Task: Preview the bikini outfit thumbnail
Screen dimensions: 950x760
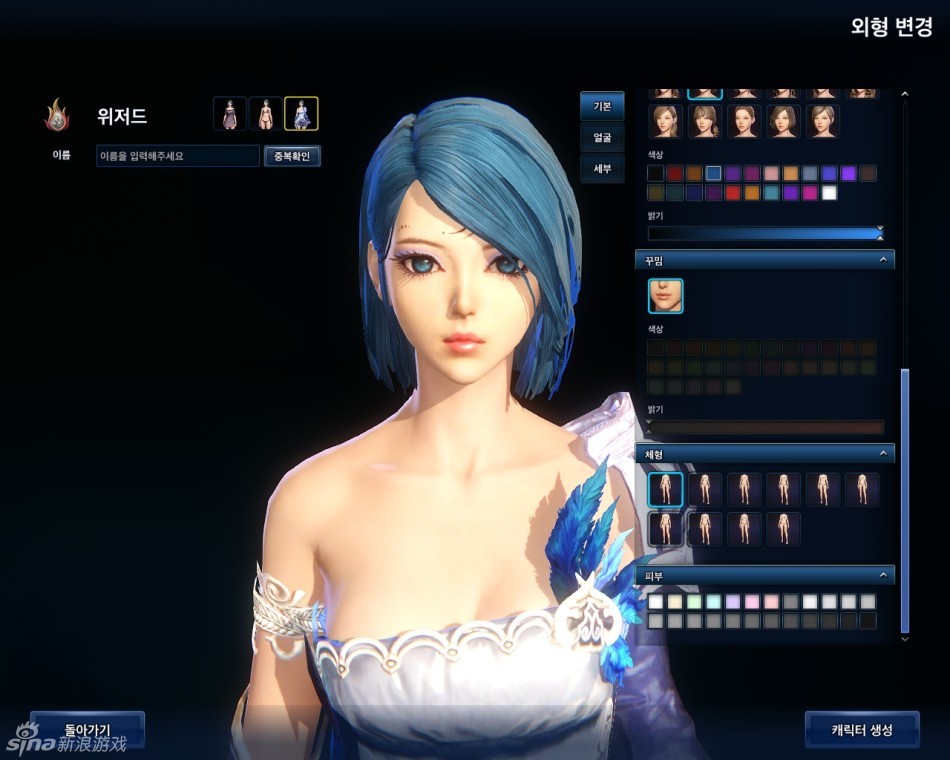Action: point(265,114)
